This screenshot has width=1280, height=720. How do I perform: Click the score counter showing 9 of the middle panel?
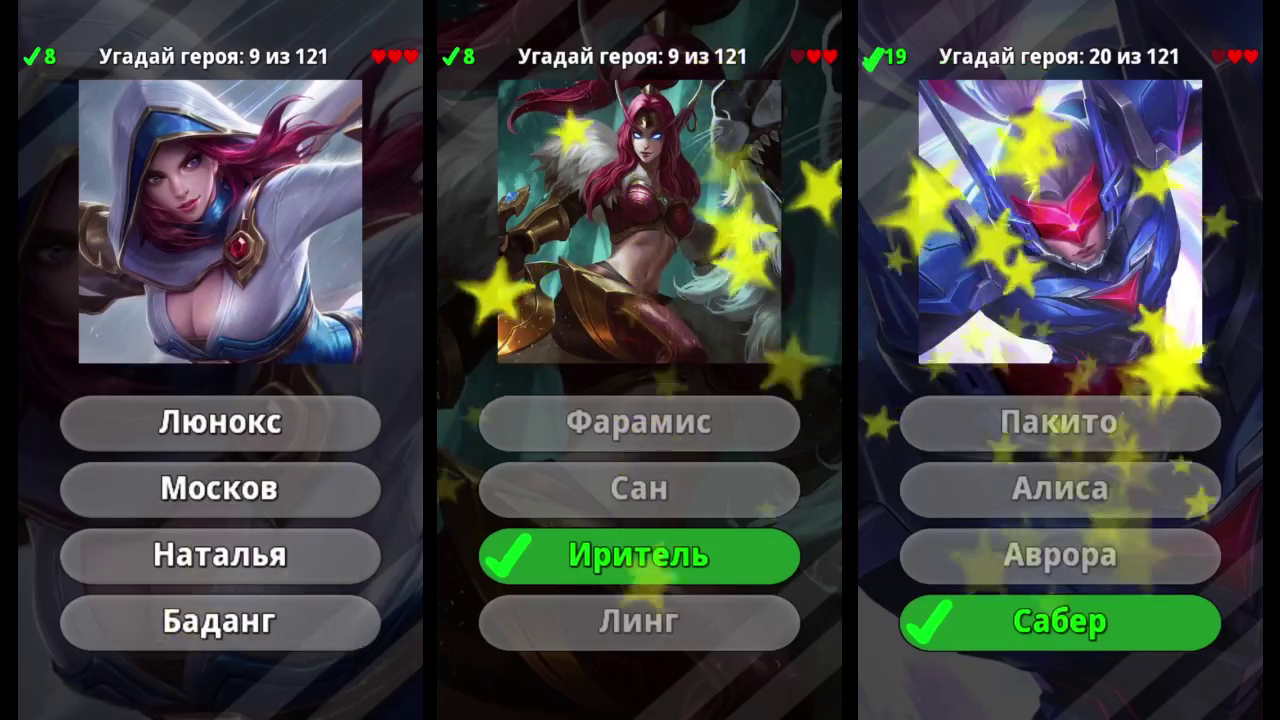point(632,57)
